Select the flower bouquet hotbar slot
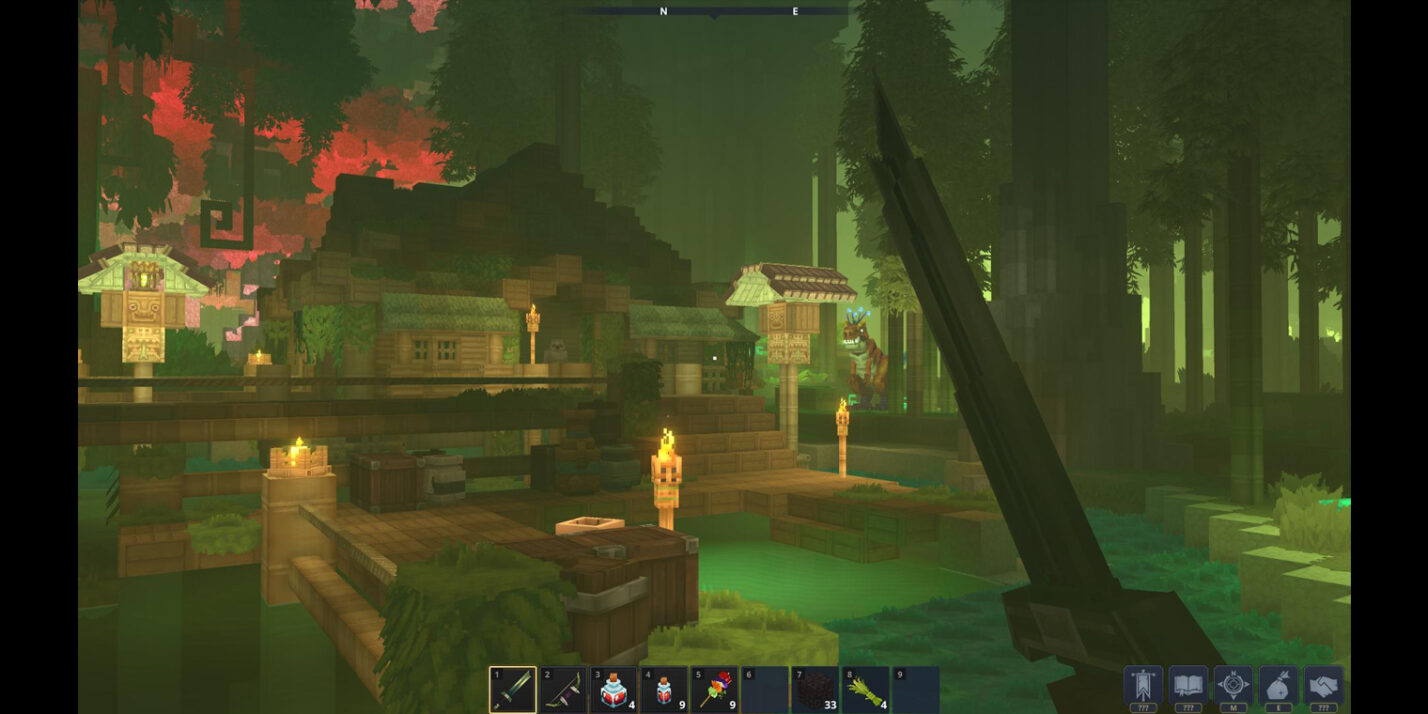 pos(714,689)
